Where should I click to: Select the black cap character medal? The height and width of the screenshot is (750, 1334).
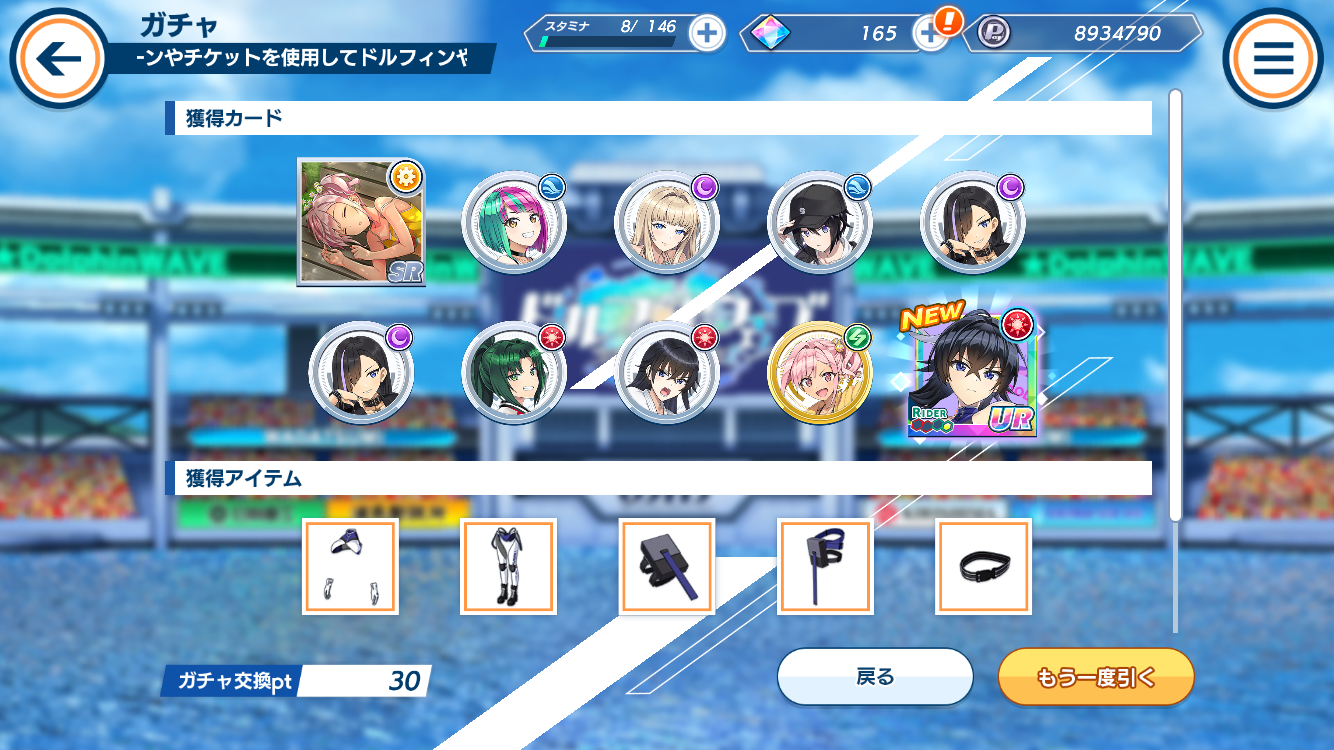point(819,223)
